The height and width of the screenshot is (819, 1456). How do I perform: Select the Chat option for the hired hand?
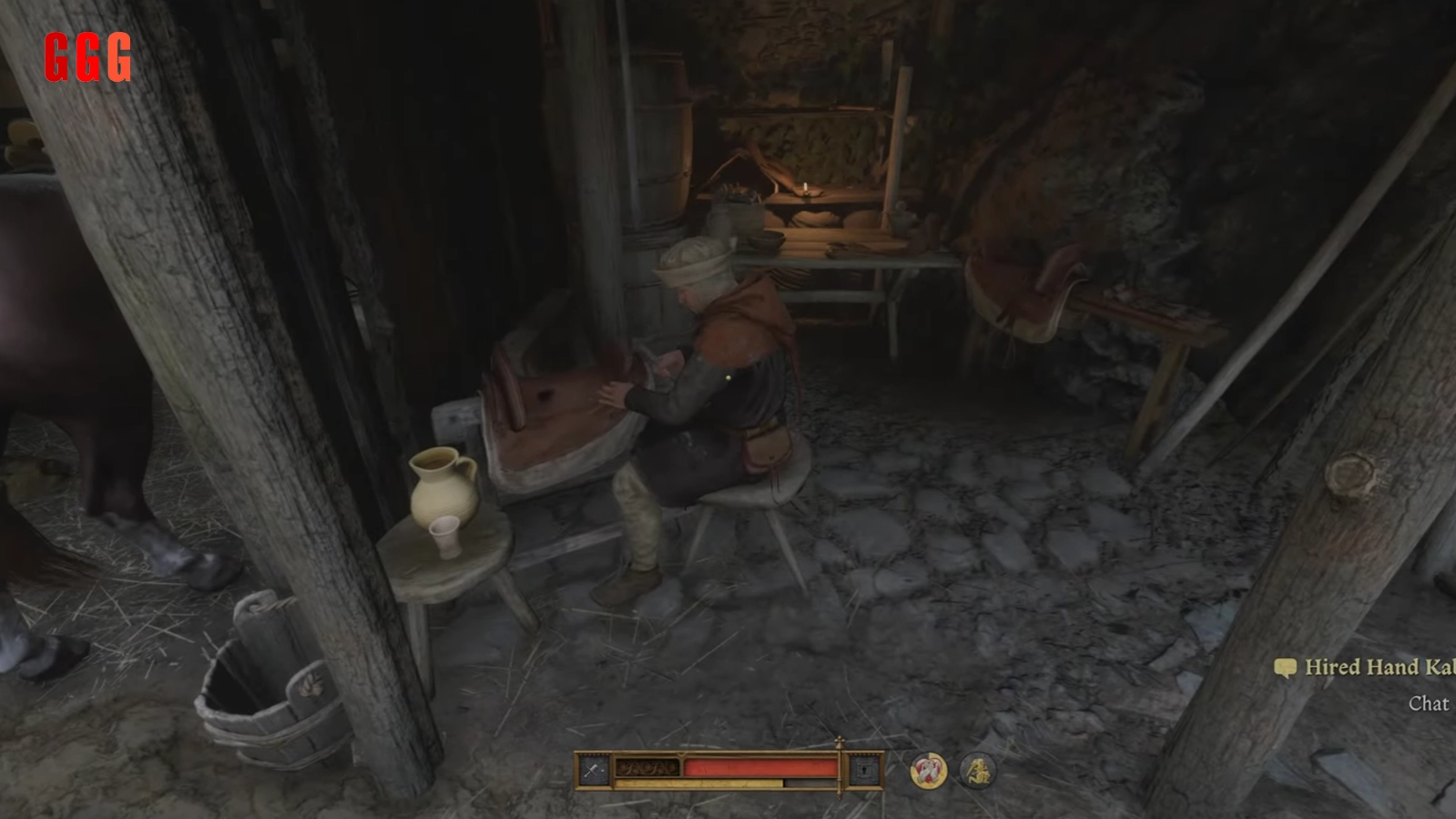click(1428, 703)
